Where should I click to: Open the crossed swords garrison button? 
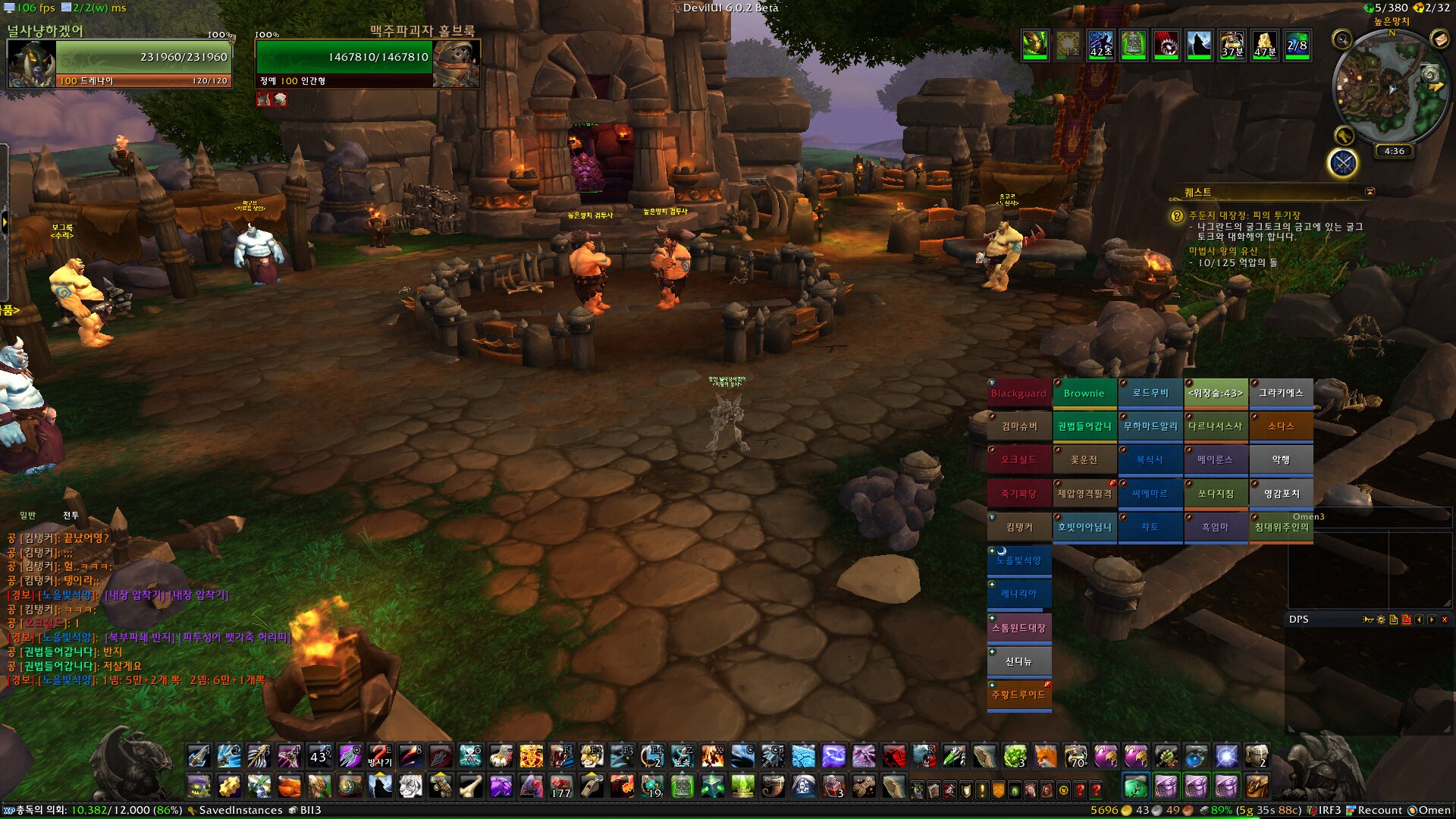[x=1342, y=163]
